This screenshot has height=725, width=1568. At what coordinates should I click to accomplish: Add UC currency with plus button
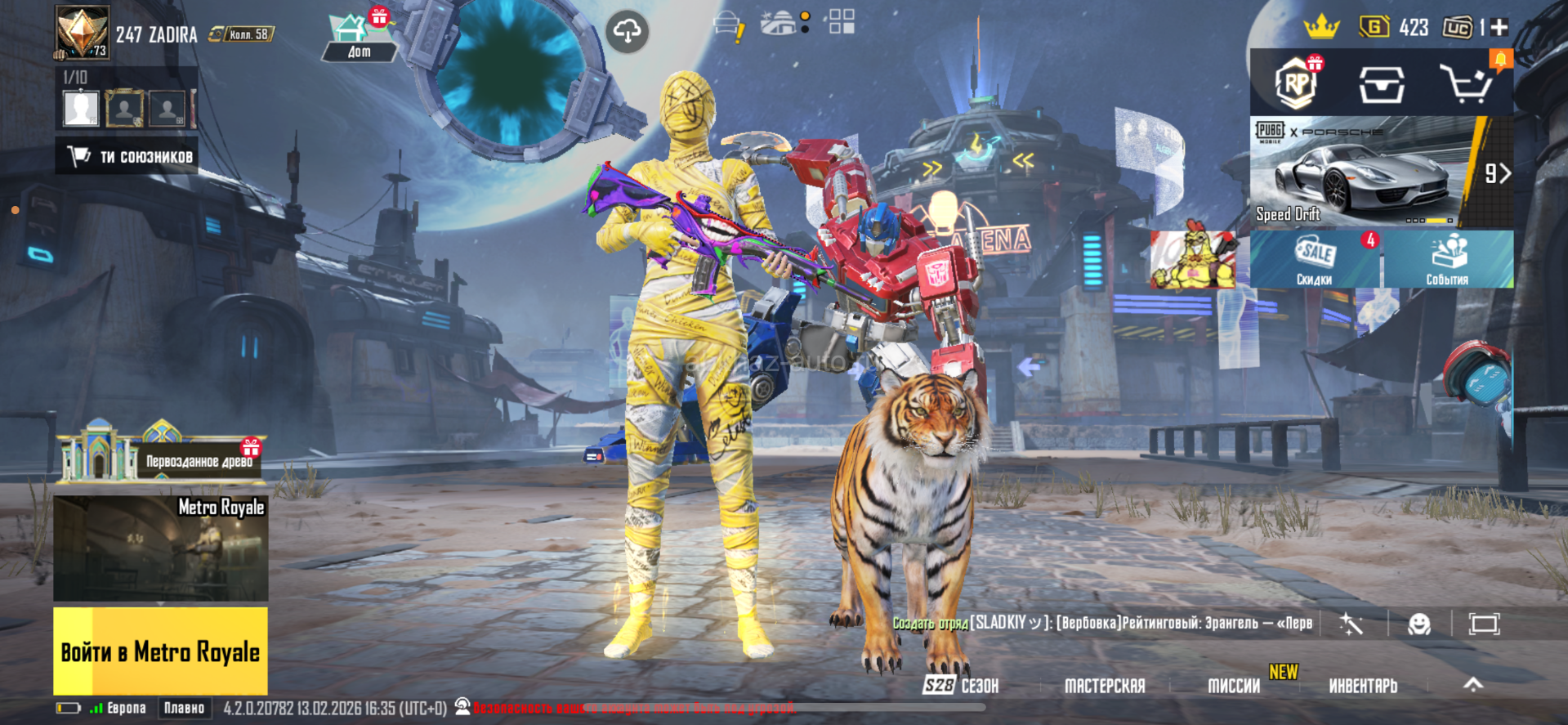(x=1499, y=28)
